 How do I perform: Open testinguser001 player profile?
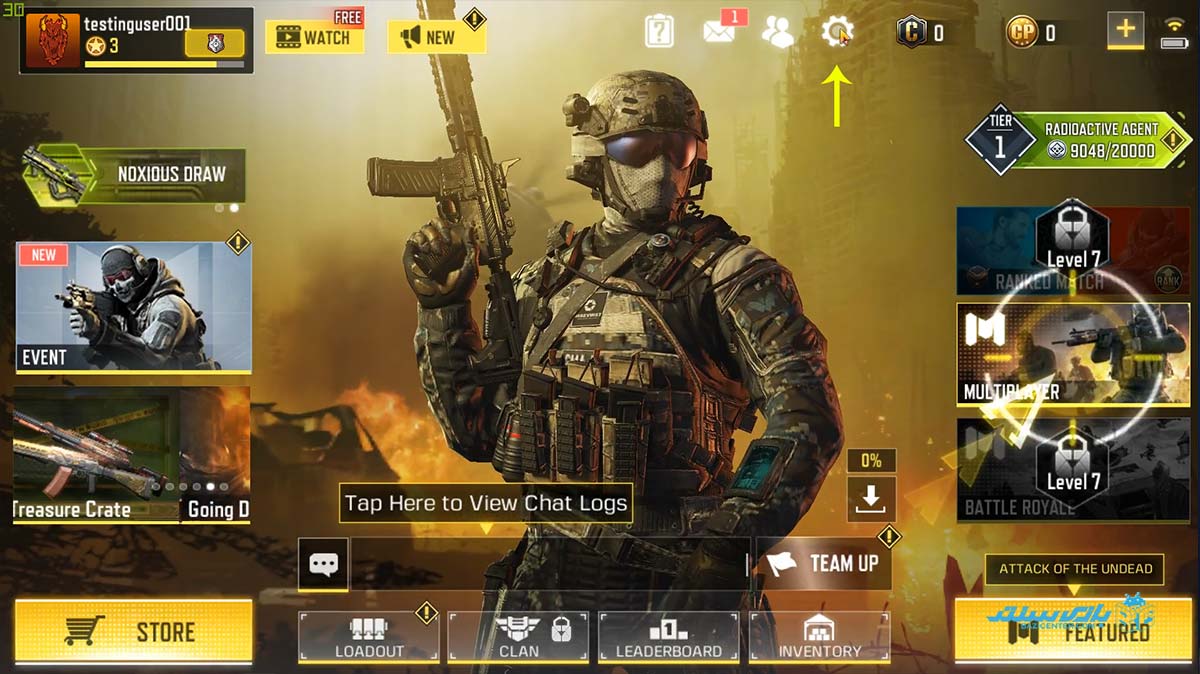[135, 40]
